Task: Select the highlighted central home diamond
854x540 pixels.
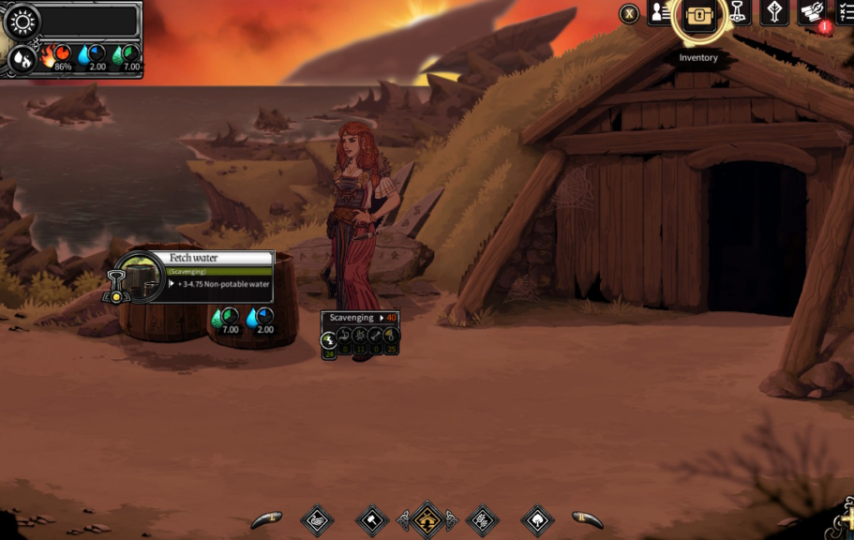Action: [427, 519]
